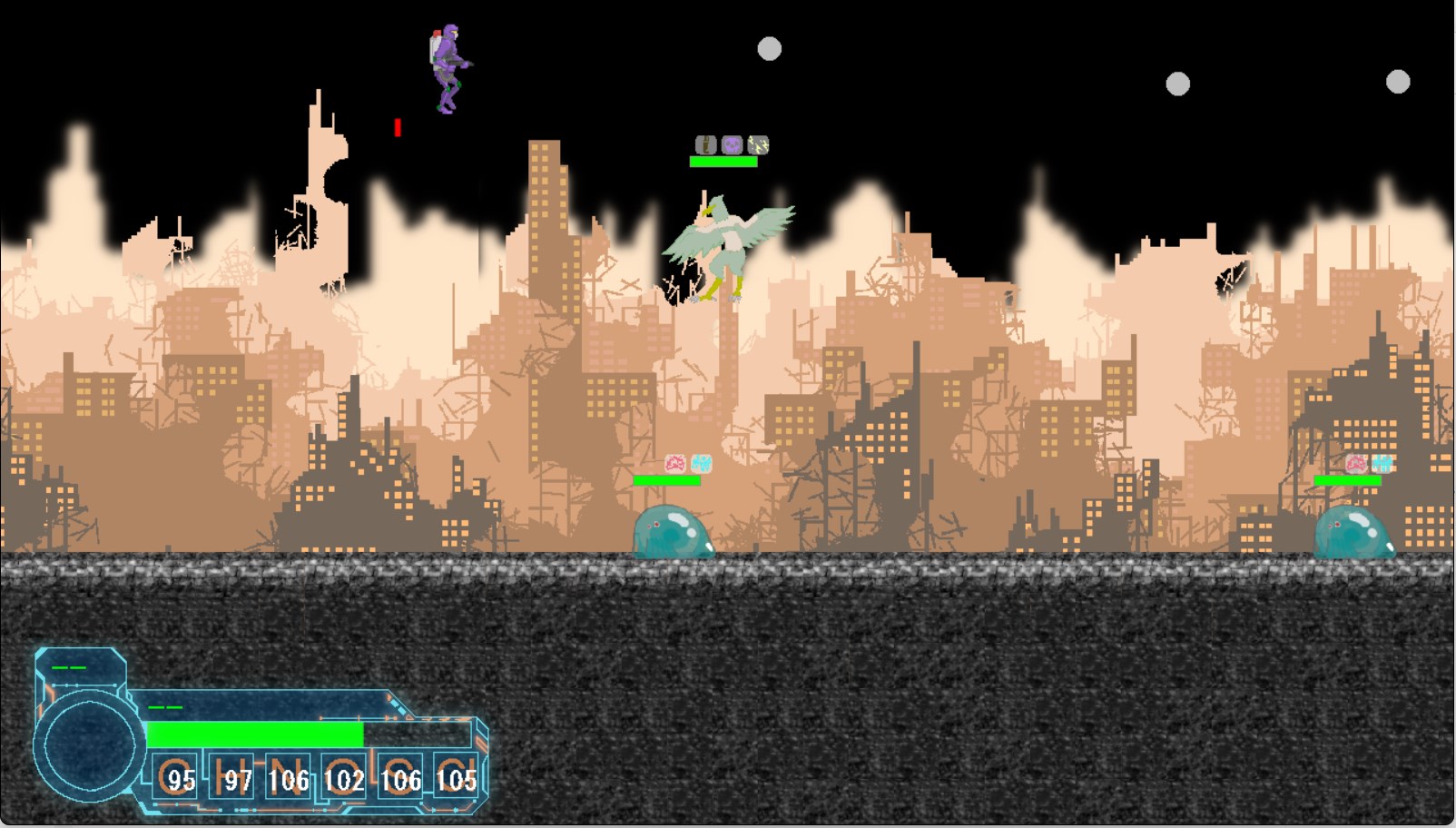This screenshot has width=1456, height=828.
Task: Click the circular dial on the HUD panel
Action: coord(89,744)
